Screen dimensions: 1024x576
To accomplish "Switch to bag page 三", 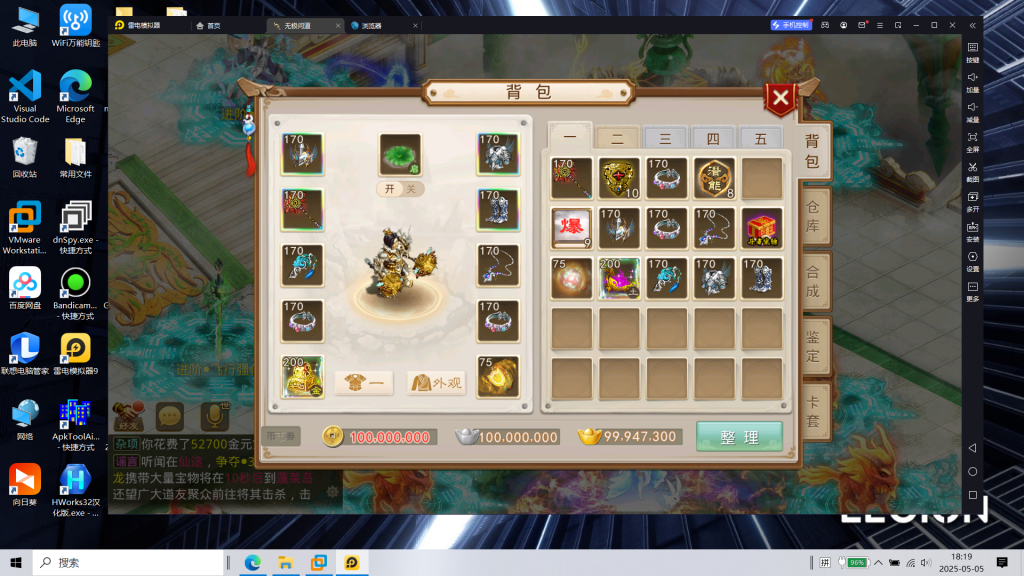I will (x=665, y=139).
